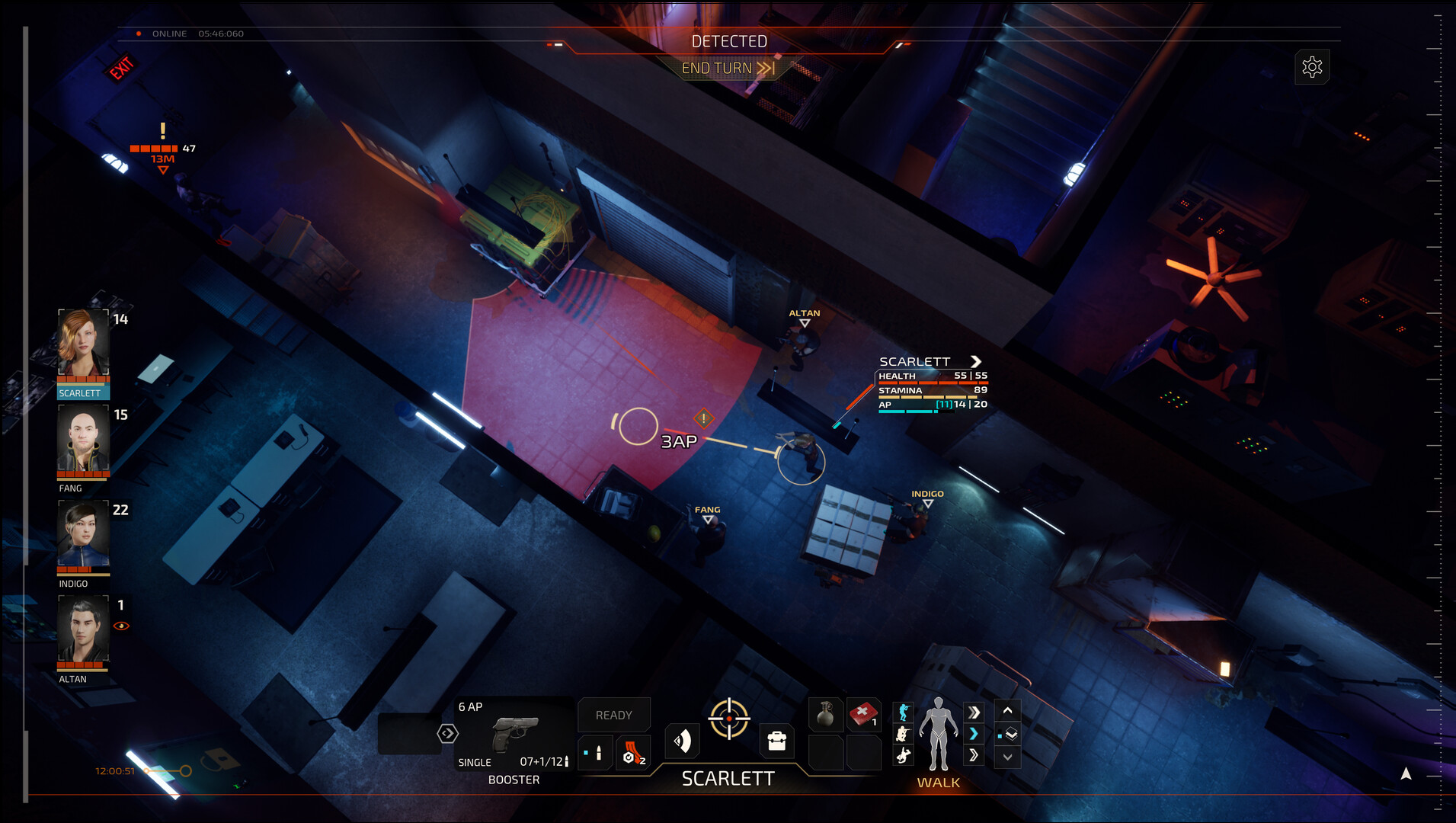This screenshot has width=1456, height=823.
Task: Click the up arrow to view upper floor
Action: (x=1006, y=711)
